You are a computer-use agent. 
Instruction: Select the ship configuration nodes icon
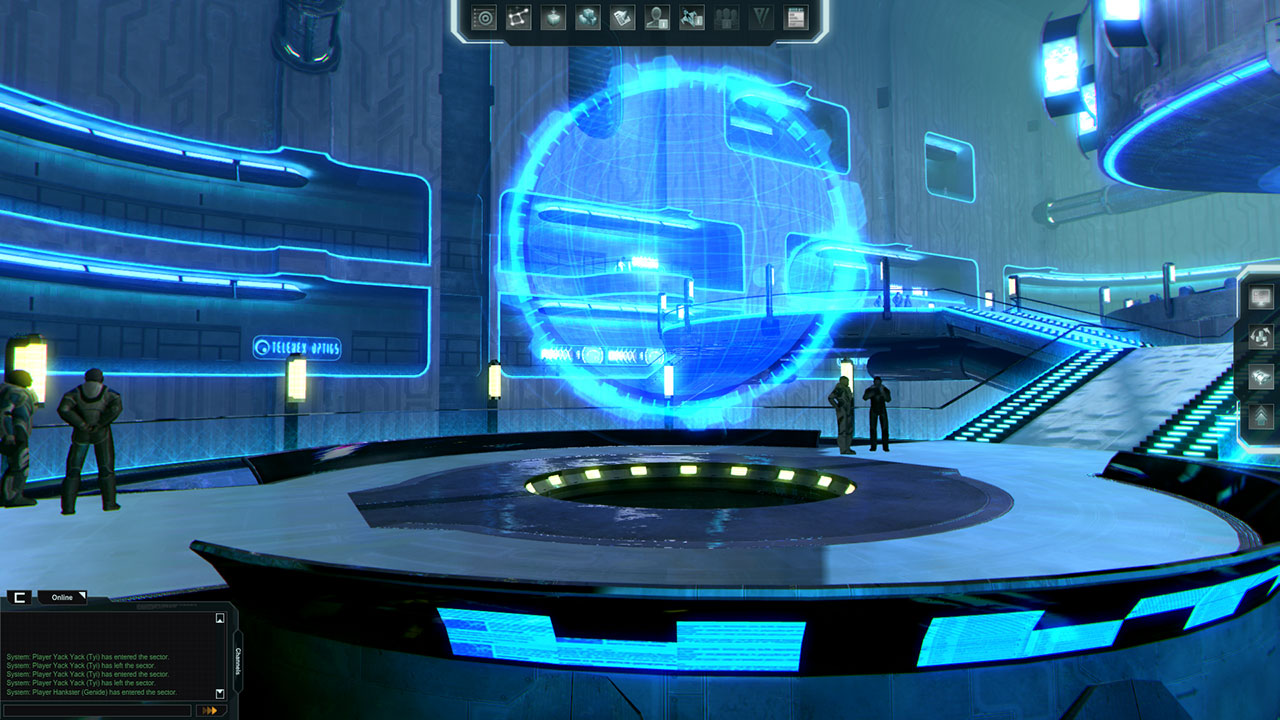(519, 16)
